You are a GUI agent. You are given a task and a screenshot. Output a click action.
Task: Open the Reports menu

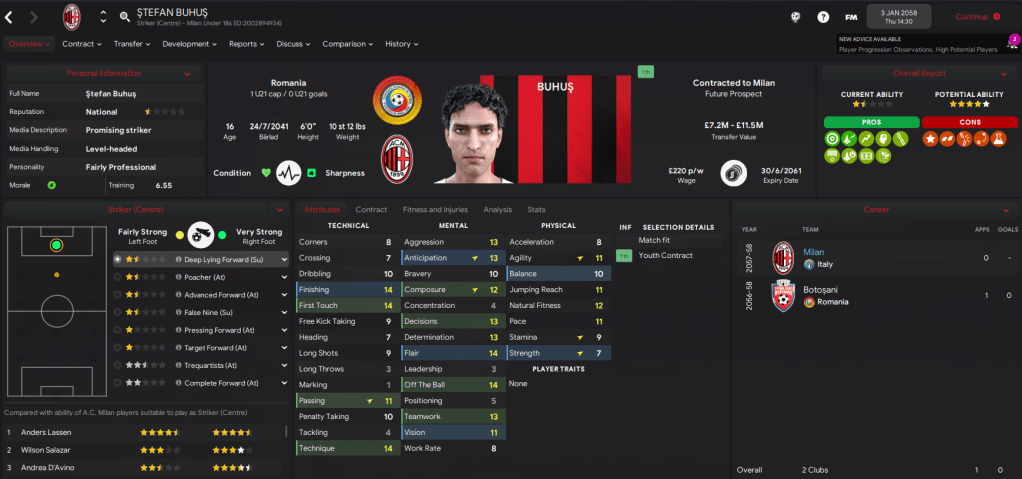tap(246, 44)
